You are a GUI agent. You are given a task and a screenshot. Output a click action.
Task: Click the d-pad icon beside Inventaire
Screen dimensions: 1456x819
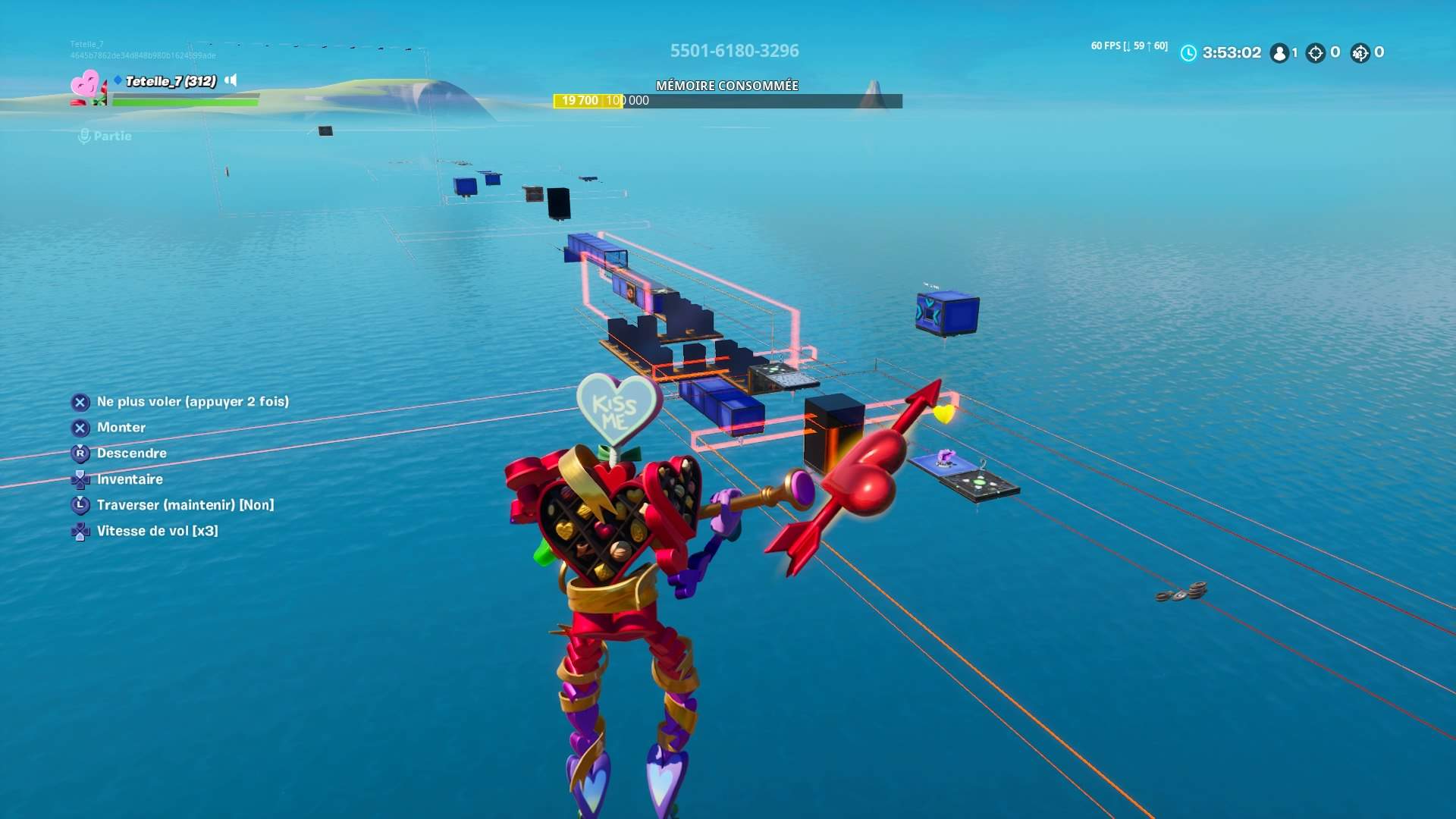(x=80, y=479)
